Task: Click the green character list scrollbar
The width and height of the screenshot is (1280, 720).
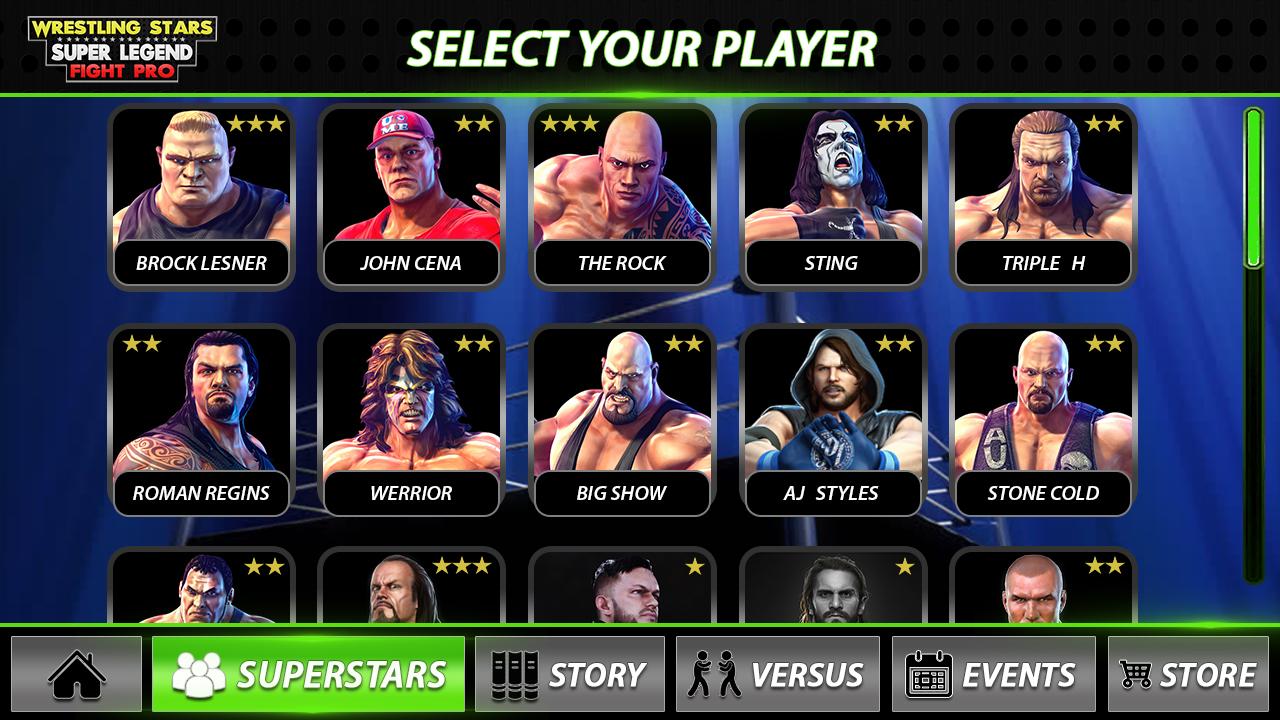Action: tap(1253, 189)
